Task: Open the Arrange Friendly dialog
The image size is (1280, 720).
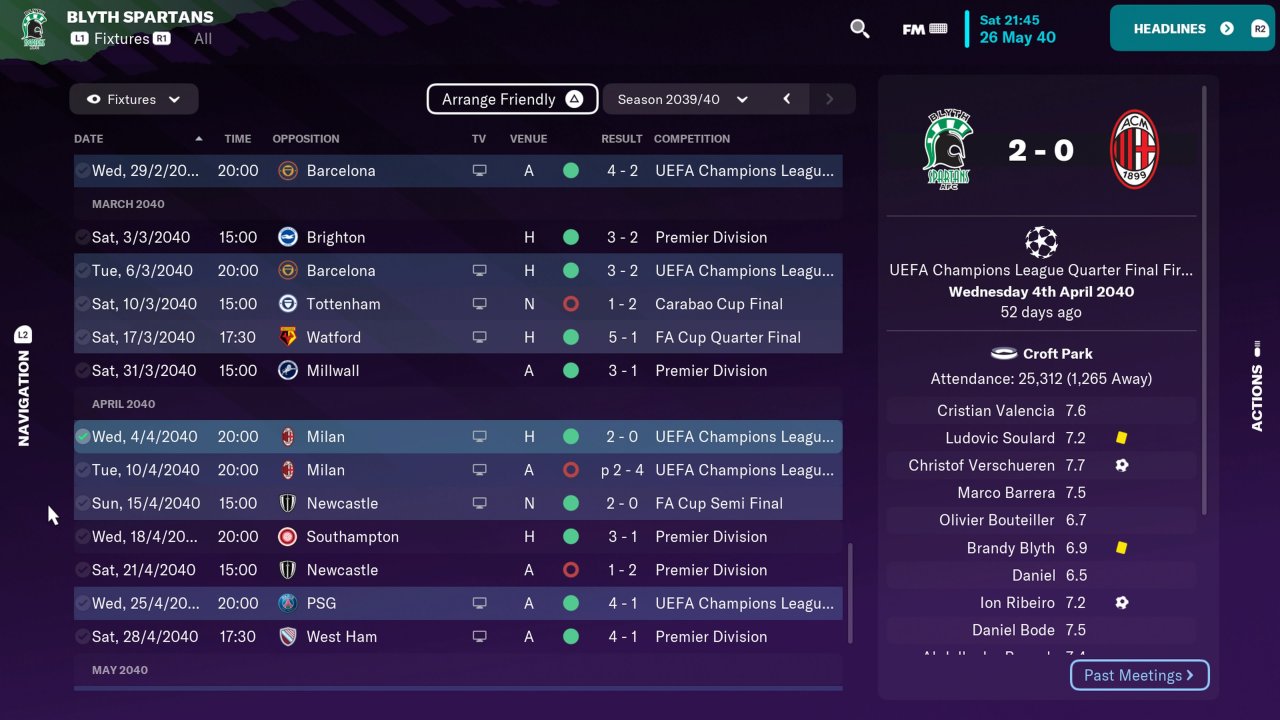Action: [x=512, y=99]
